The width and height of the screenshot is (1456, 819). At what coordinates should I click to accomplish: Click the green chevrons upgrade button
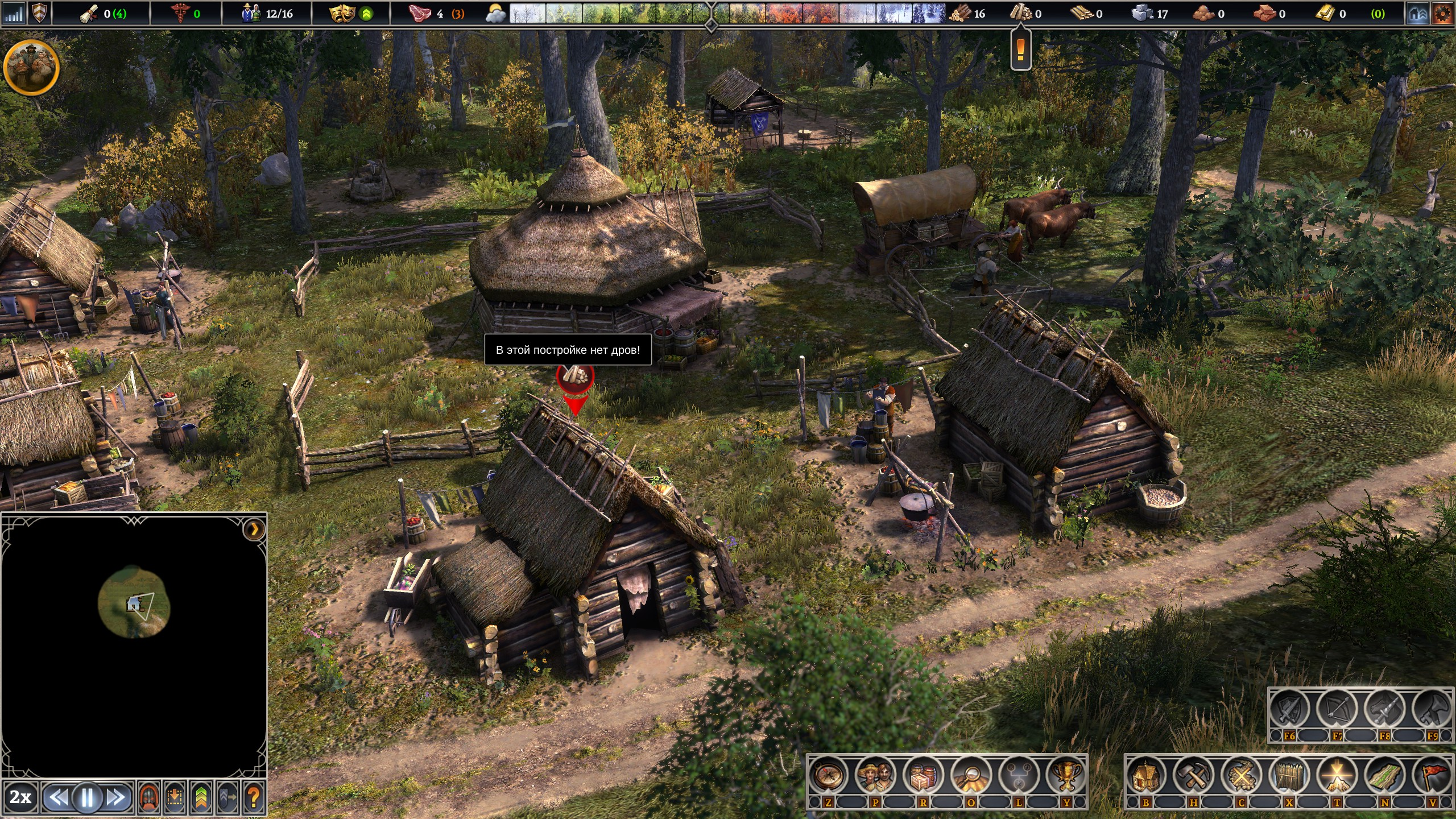point(201,798)
